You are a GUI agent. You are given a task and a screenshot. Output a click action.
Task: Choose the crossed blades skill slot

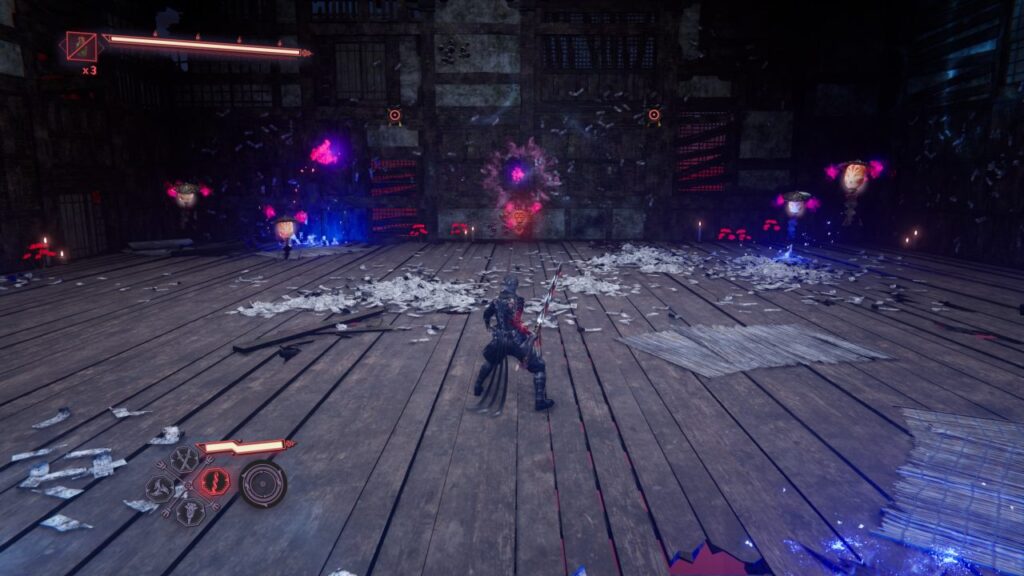[185, 459]
